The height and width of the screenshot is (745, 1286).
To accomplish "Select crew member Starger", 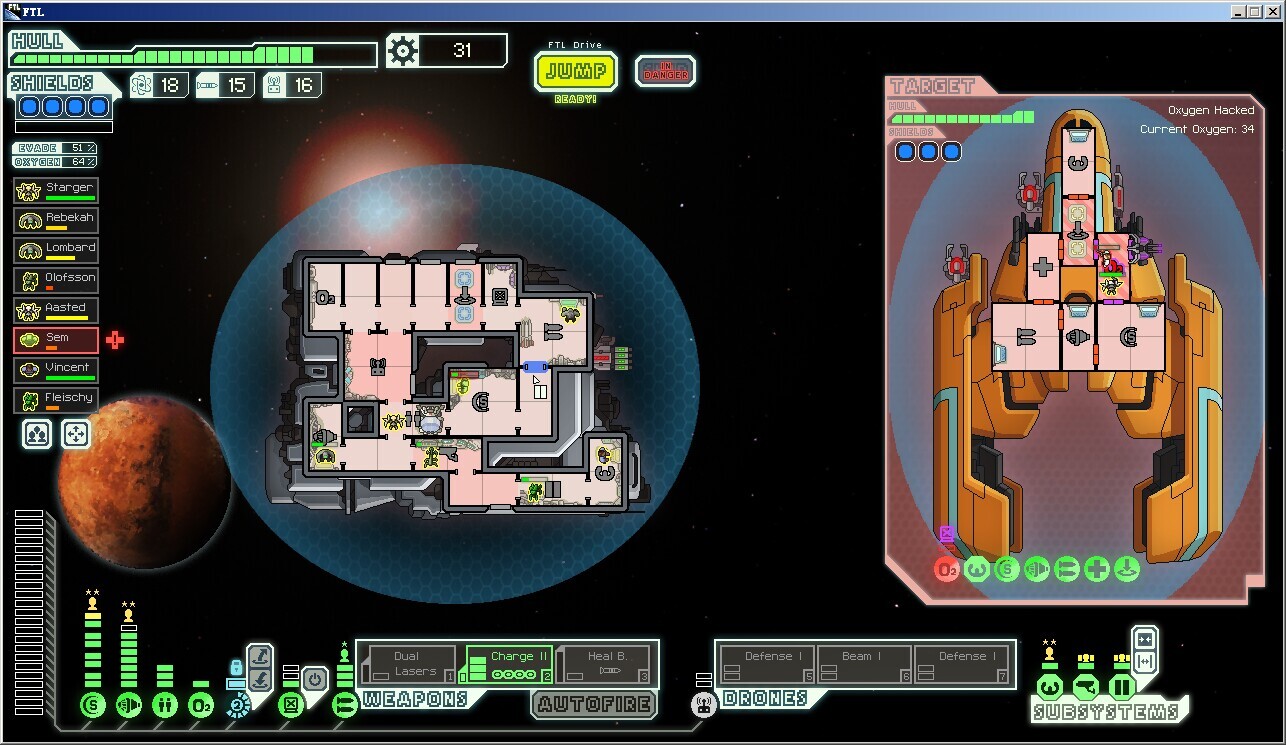I will (56, 190).
